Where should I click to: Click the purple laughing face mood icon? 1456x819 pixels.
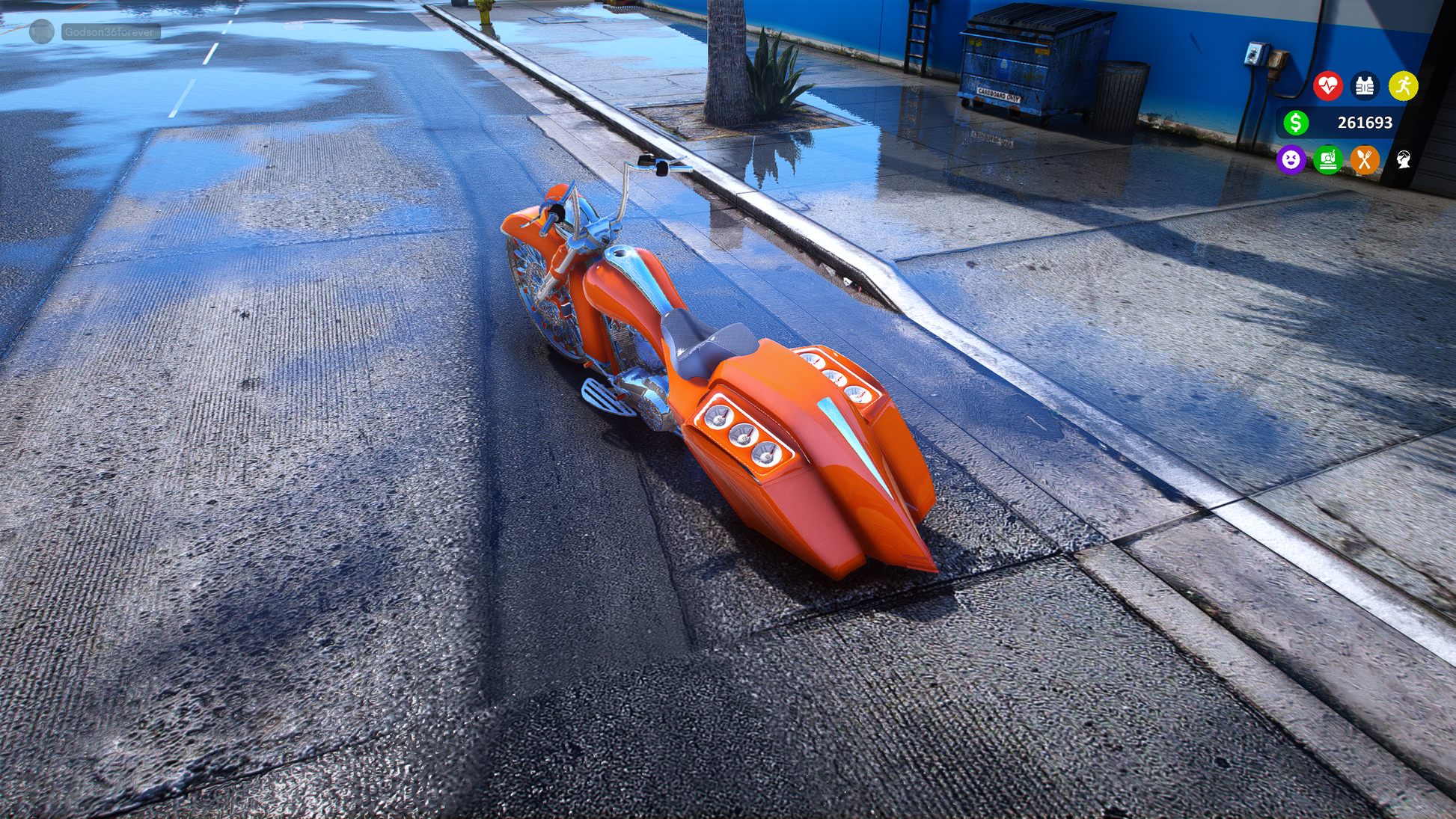tap(1291, 159)
